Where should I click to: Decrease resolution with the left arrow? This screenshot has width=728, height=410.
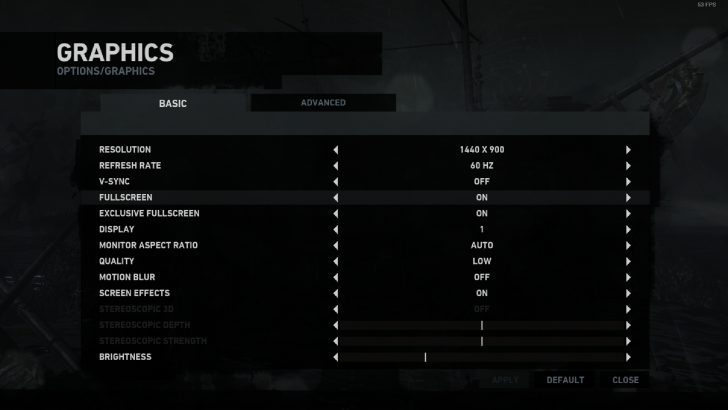coord(336,150)
